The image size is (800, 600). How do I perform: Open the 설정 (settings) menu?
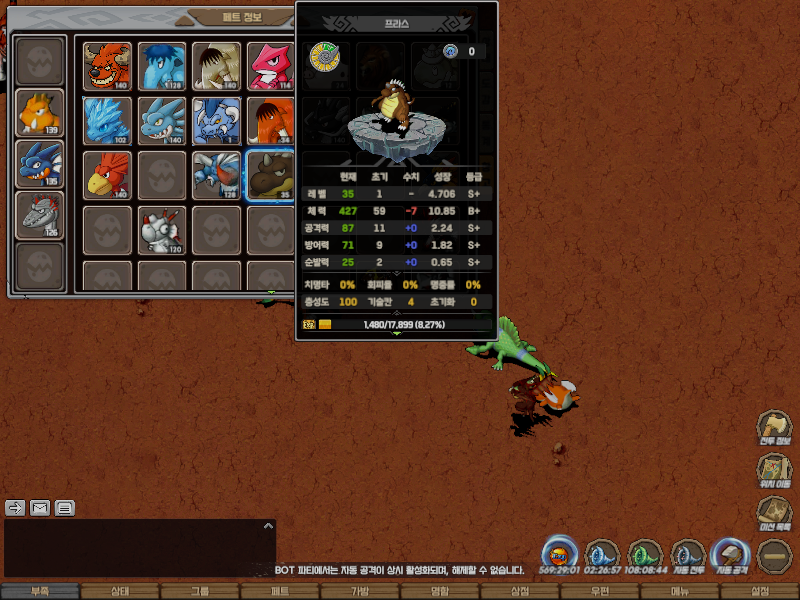(x=760, y=591)
